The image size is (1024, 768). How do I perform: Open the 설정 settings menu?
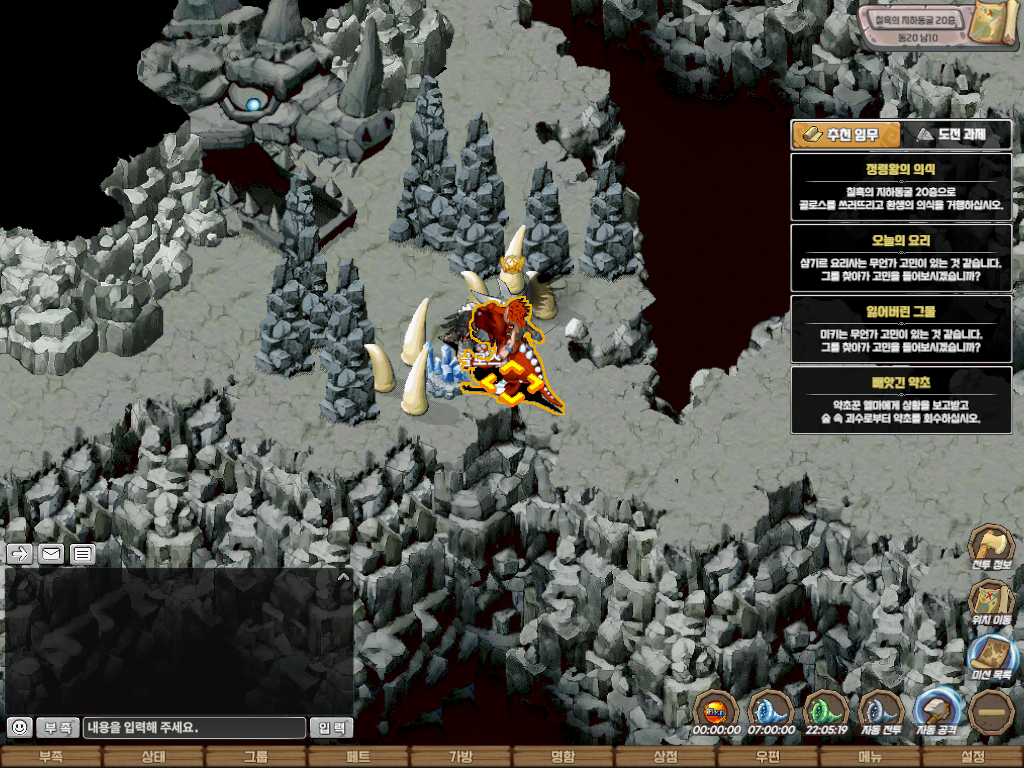click(x=972, y=757)
